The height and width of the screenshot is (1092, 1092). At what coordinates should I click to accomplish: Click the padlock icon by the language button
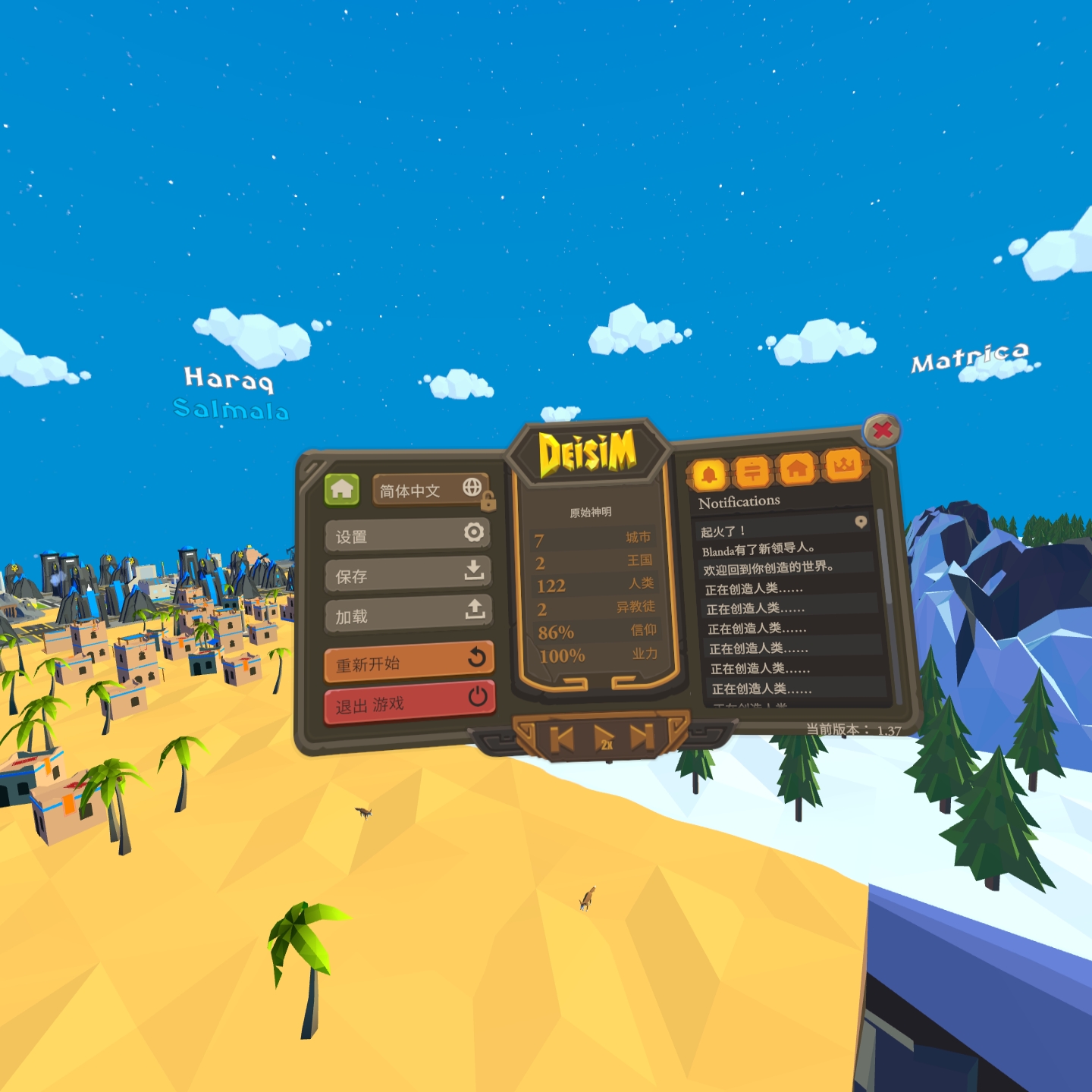488,501
